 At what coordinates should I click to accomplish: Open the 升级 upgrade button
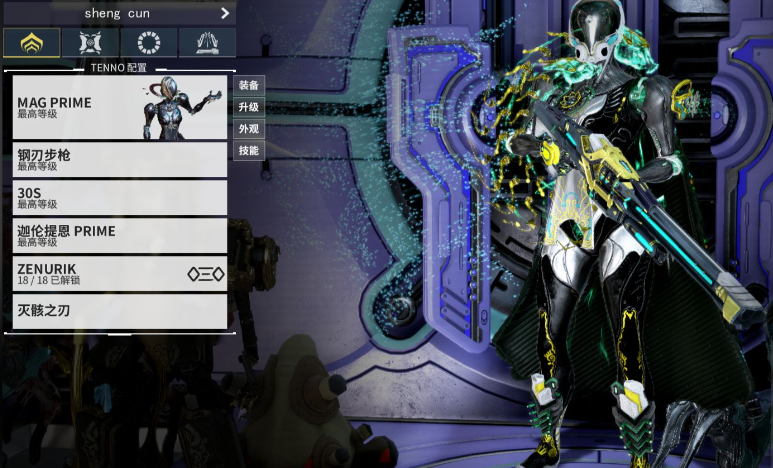coord(249,107)
